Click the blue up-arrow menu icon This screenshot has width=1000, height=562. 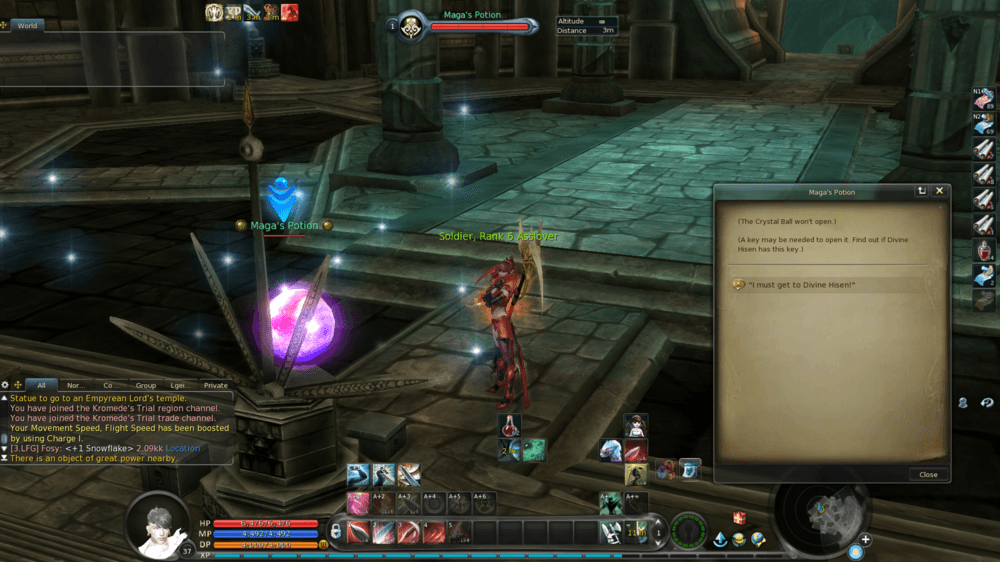(719, 540)
